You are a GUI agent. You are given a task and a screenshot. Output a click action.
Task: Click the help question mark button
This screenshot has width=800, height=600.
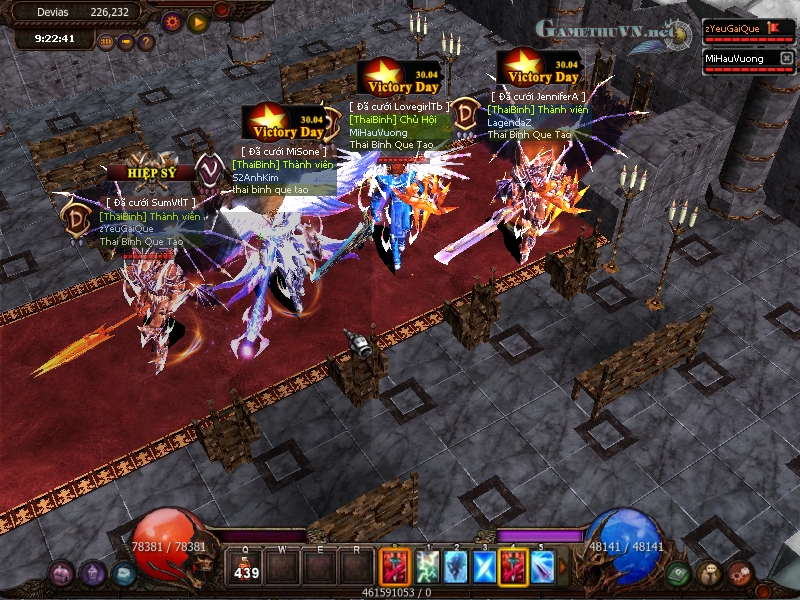(x=146, y=42)
